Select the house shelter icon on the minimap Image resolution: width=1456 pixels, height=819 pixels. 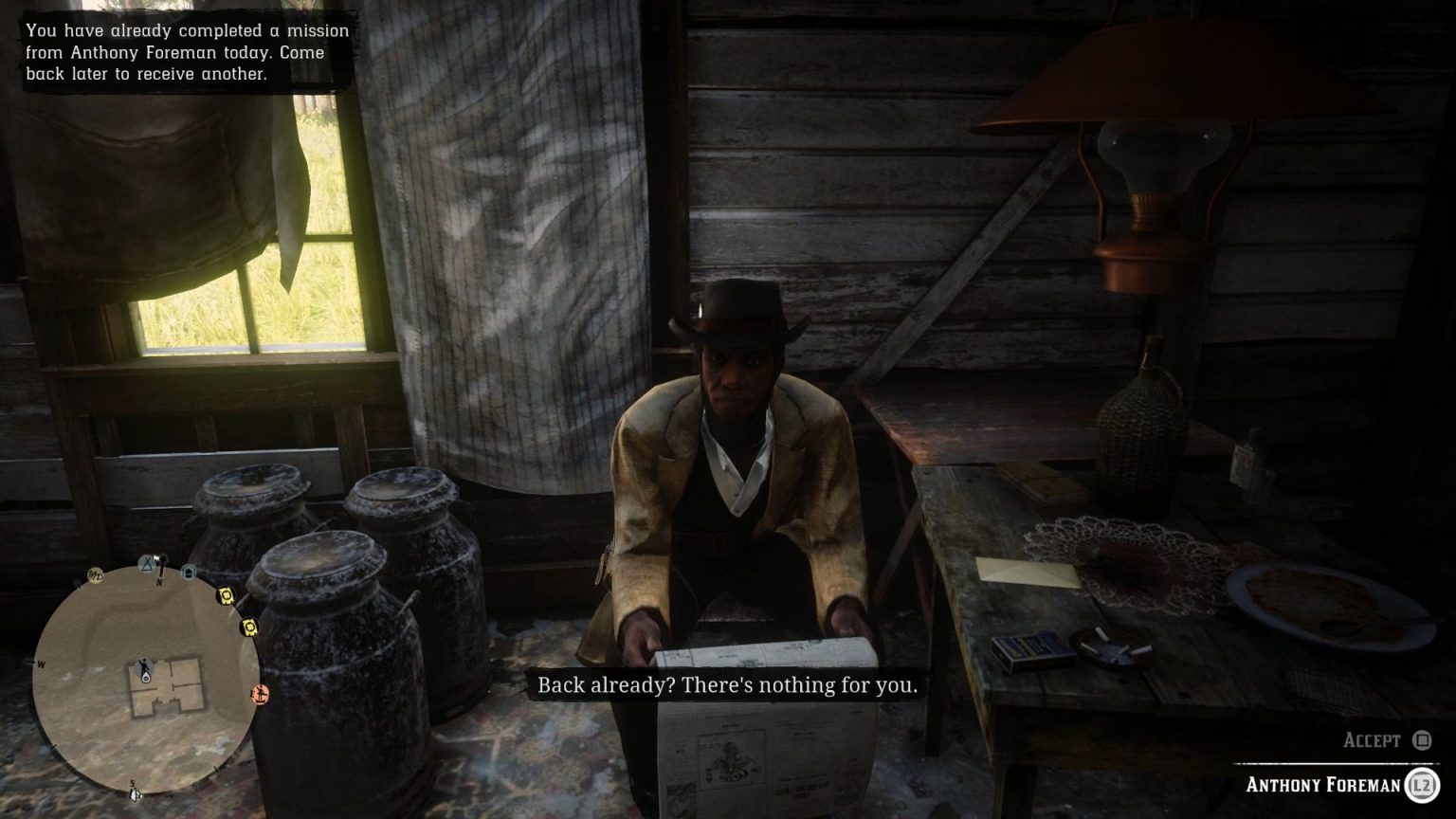click(x=189, y=571)
